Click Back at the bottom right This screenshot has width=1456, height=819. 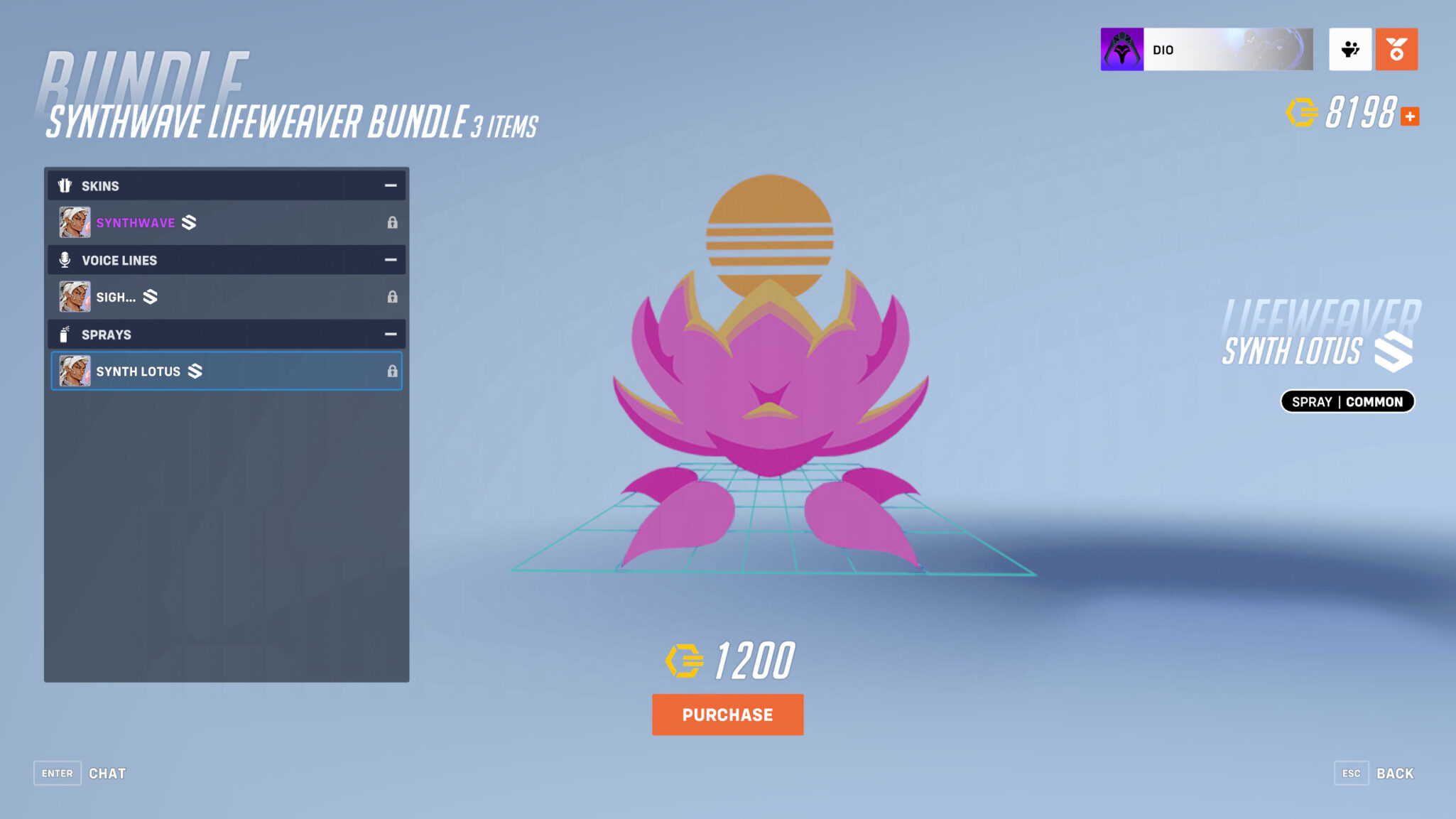tap(1395, 773)
